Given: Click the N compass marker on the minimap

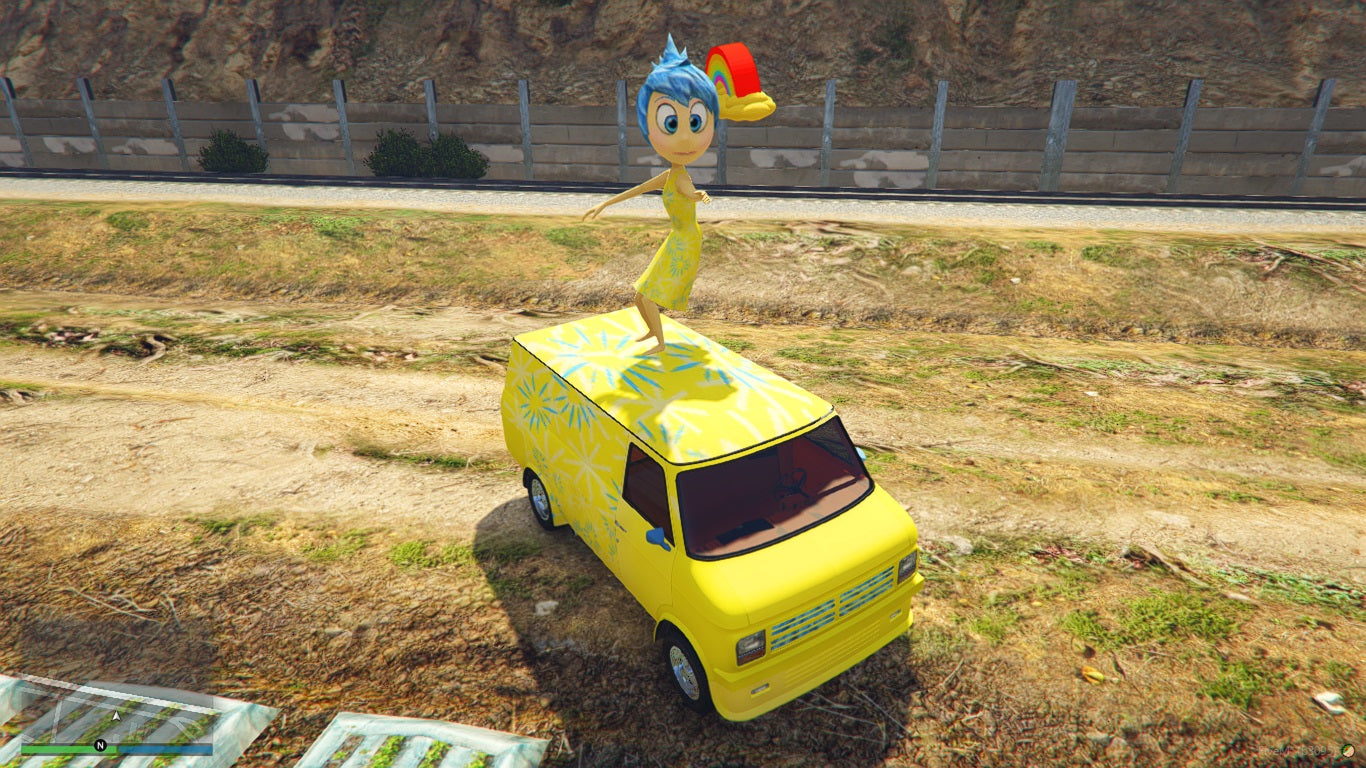Looking at the screenshot, I should [x=99, y=745].
